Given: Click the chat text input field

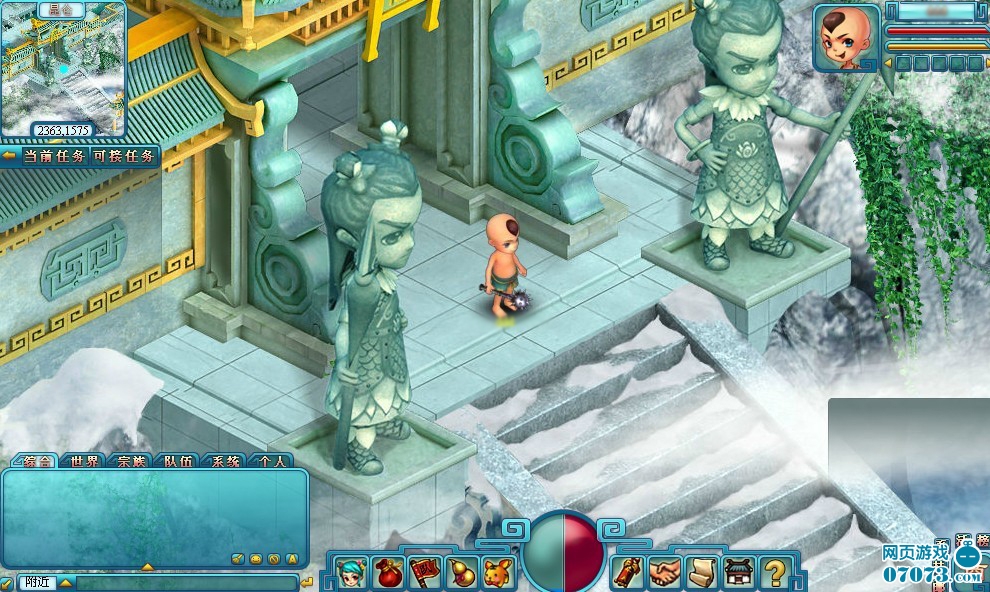Looking at the screenshot, I should [x=185, y=581].
